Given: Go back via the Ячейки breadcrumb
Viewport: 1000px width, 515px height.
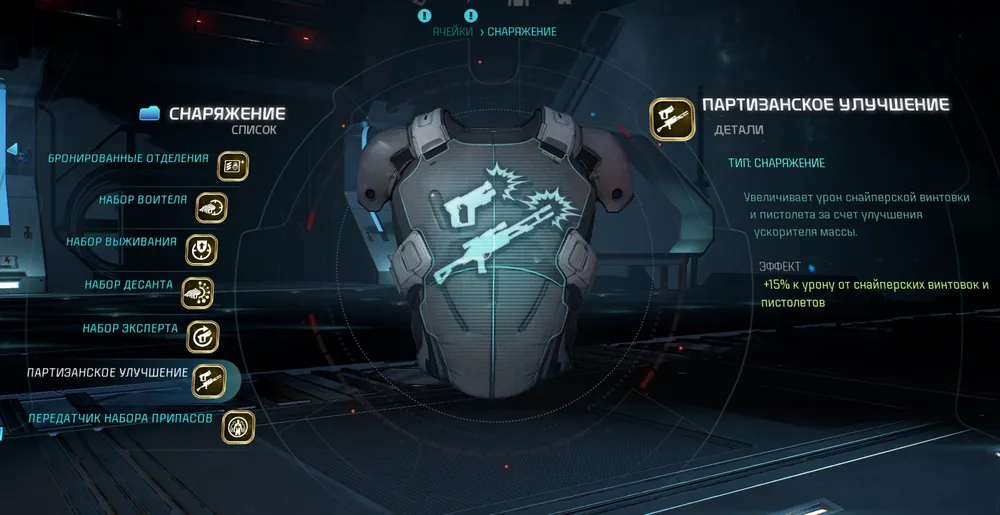Looking at the screenshot, I should click(x=453, y=32).
